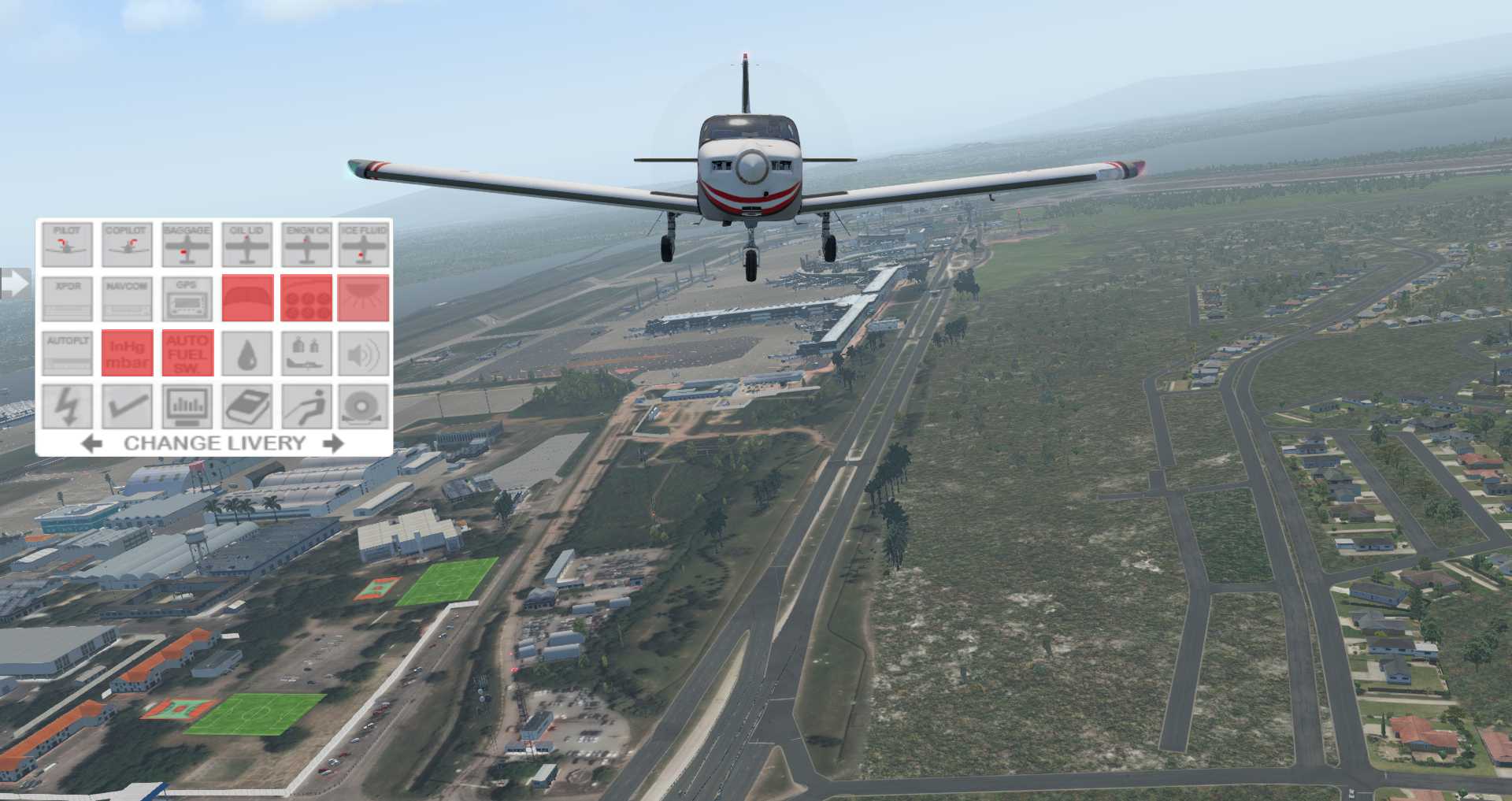
Task: Toggle the ICE FLUID door button
Action: (364, 244)
